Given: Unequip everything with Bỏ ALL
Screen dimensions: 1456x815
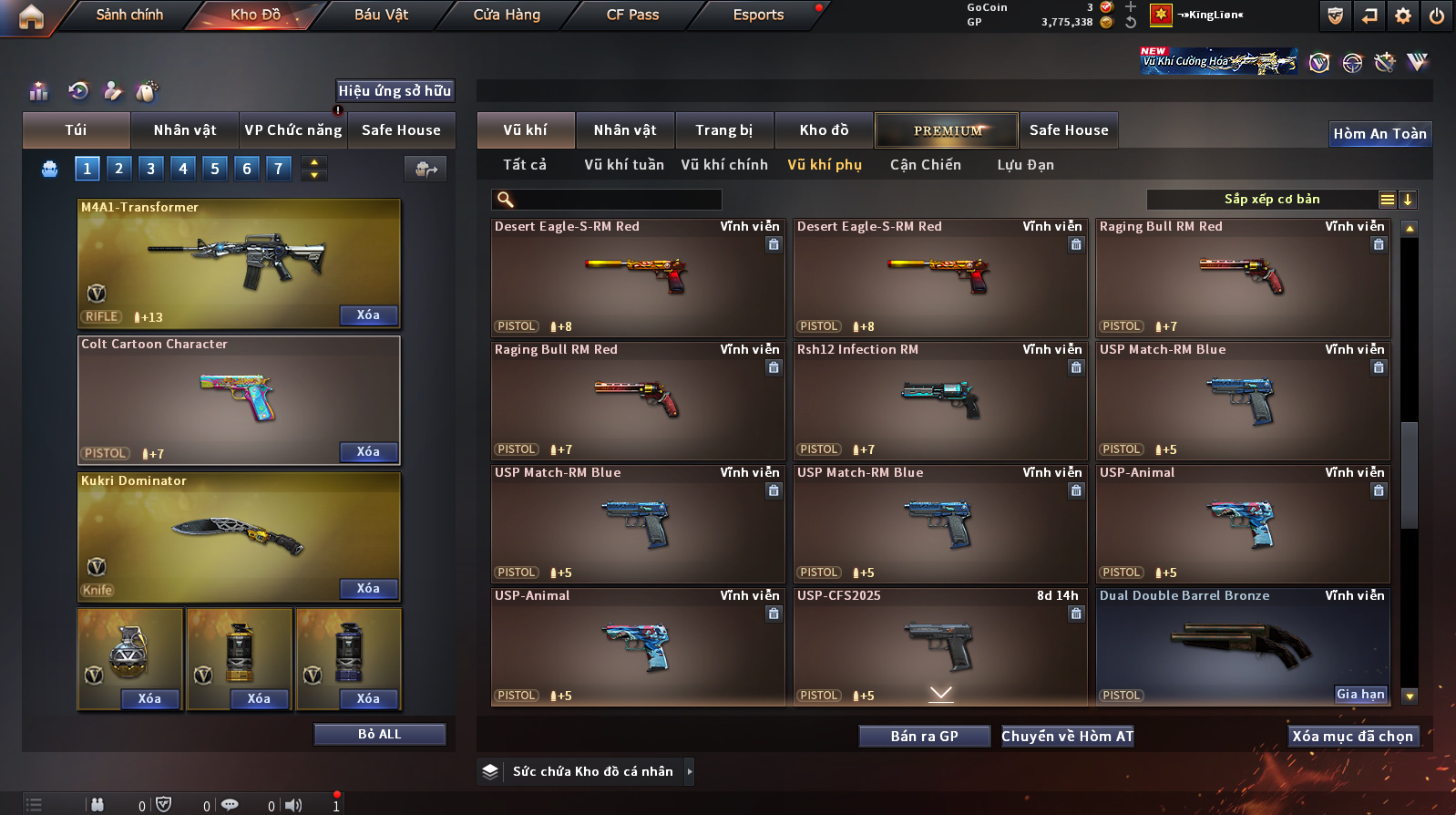Looking at the screenshot, I should coord(379,735).
